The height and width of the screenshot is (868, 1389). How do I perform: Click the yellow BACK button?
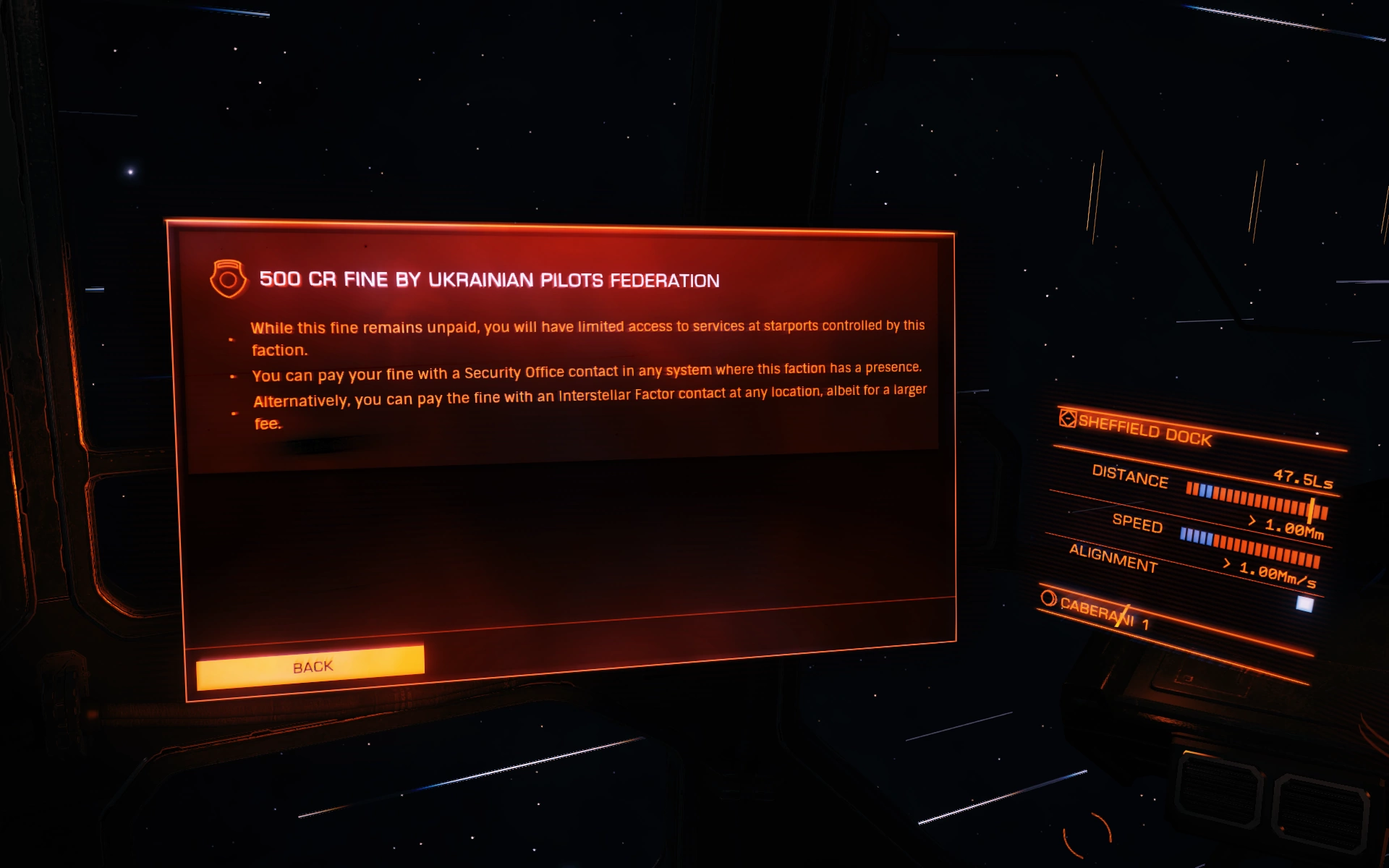(310, 666)
